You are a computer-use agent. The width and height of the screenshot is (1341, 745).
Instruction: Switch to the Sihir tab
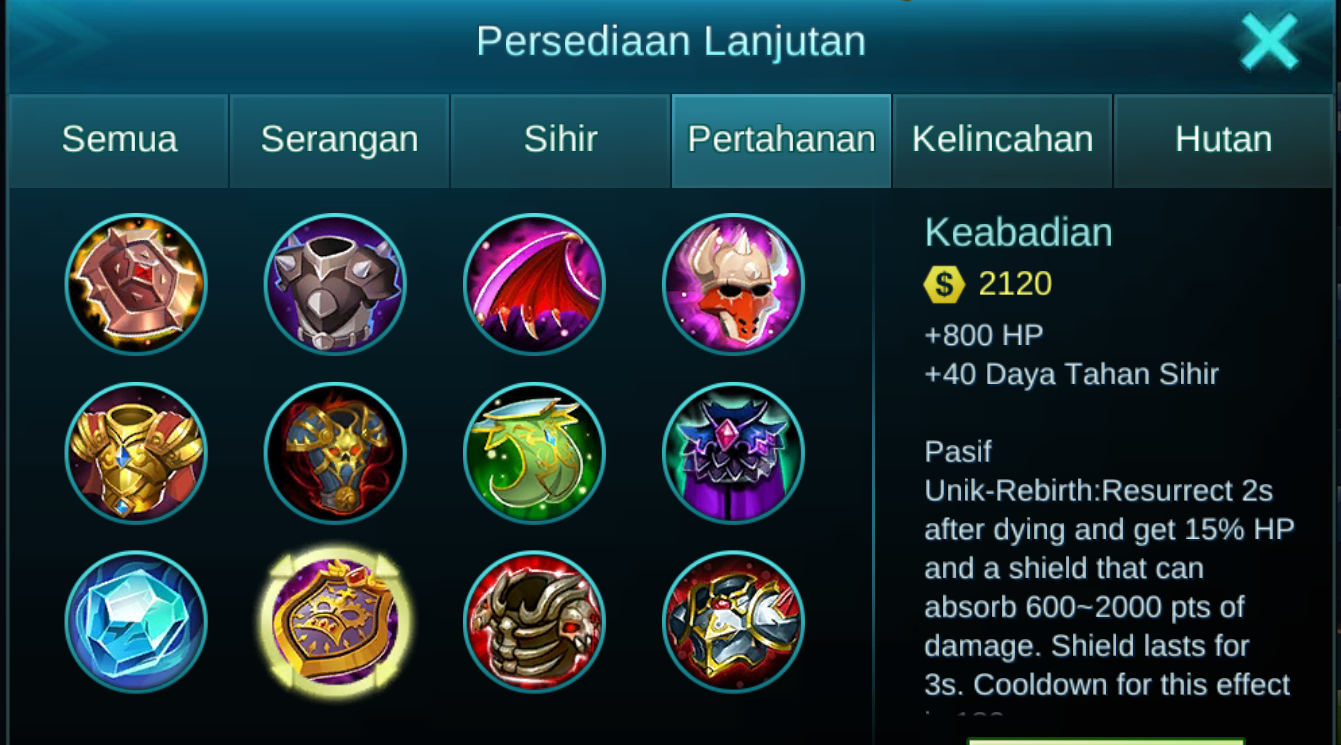[x=560, y=140]
